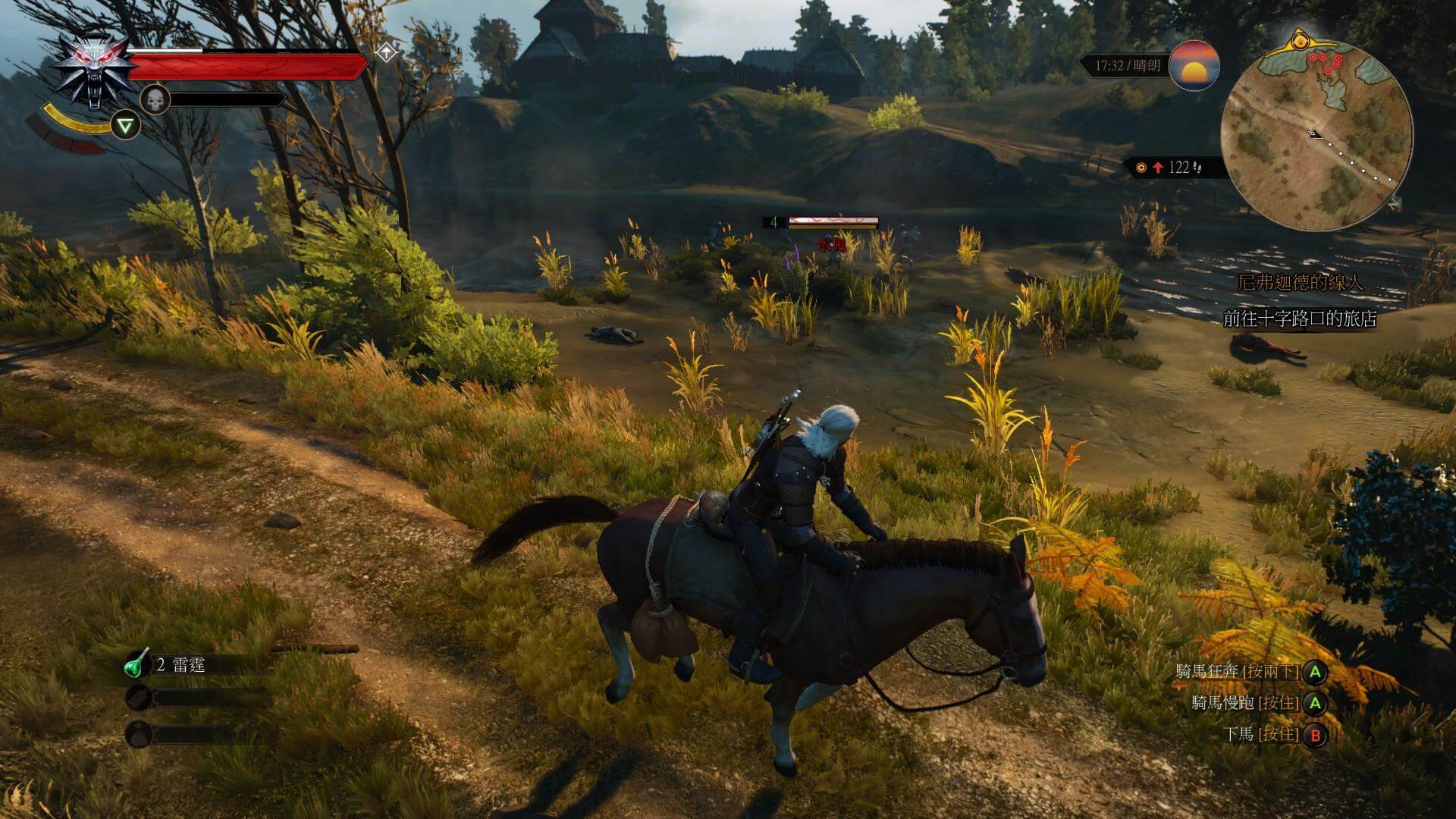
Task: Click the wolf medallion icon
Action: (x=91, y=72)
